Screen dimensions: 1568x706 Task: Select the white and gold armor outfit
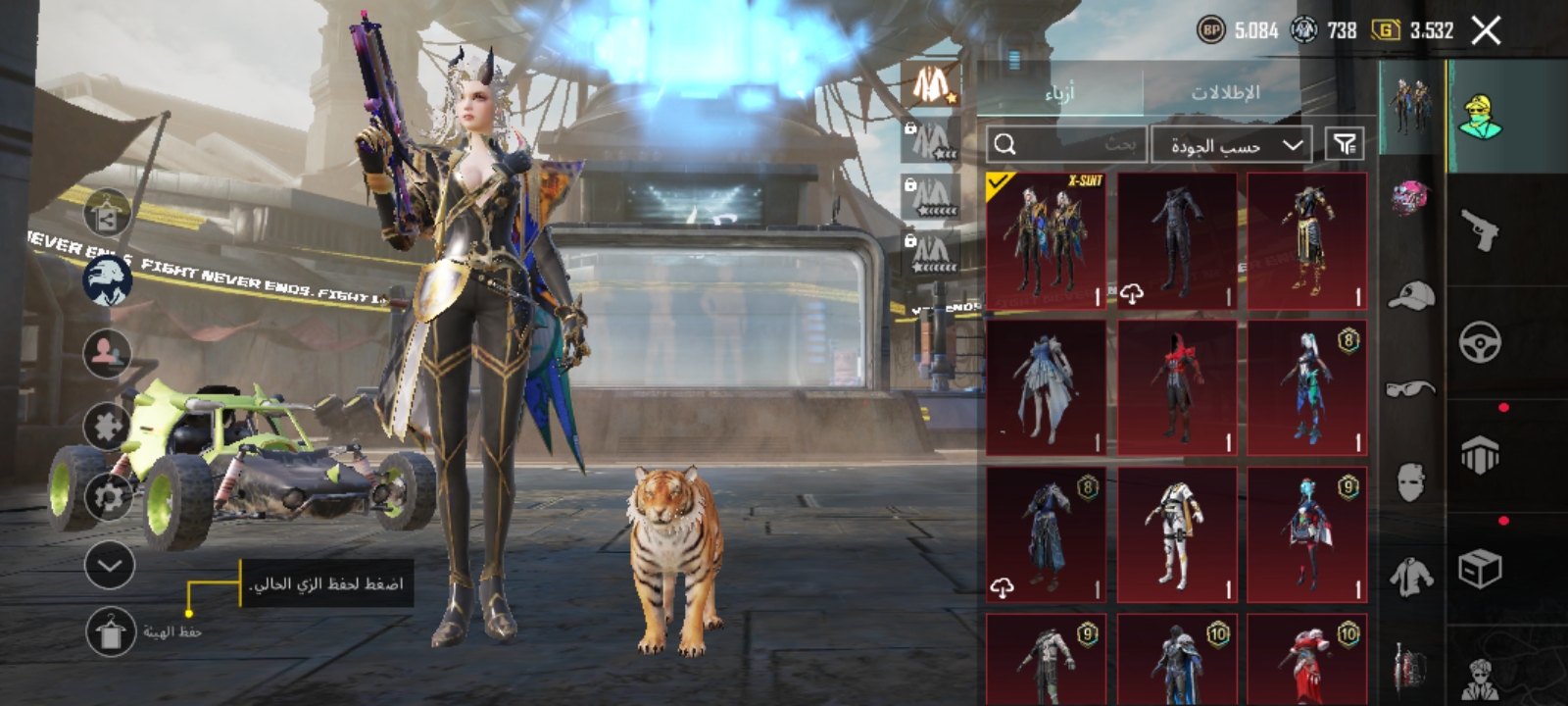(x=1177, y=534)
